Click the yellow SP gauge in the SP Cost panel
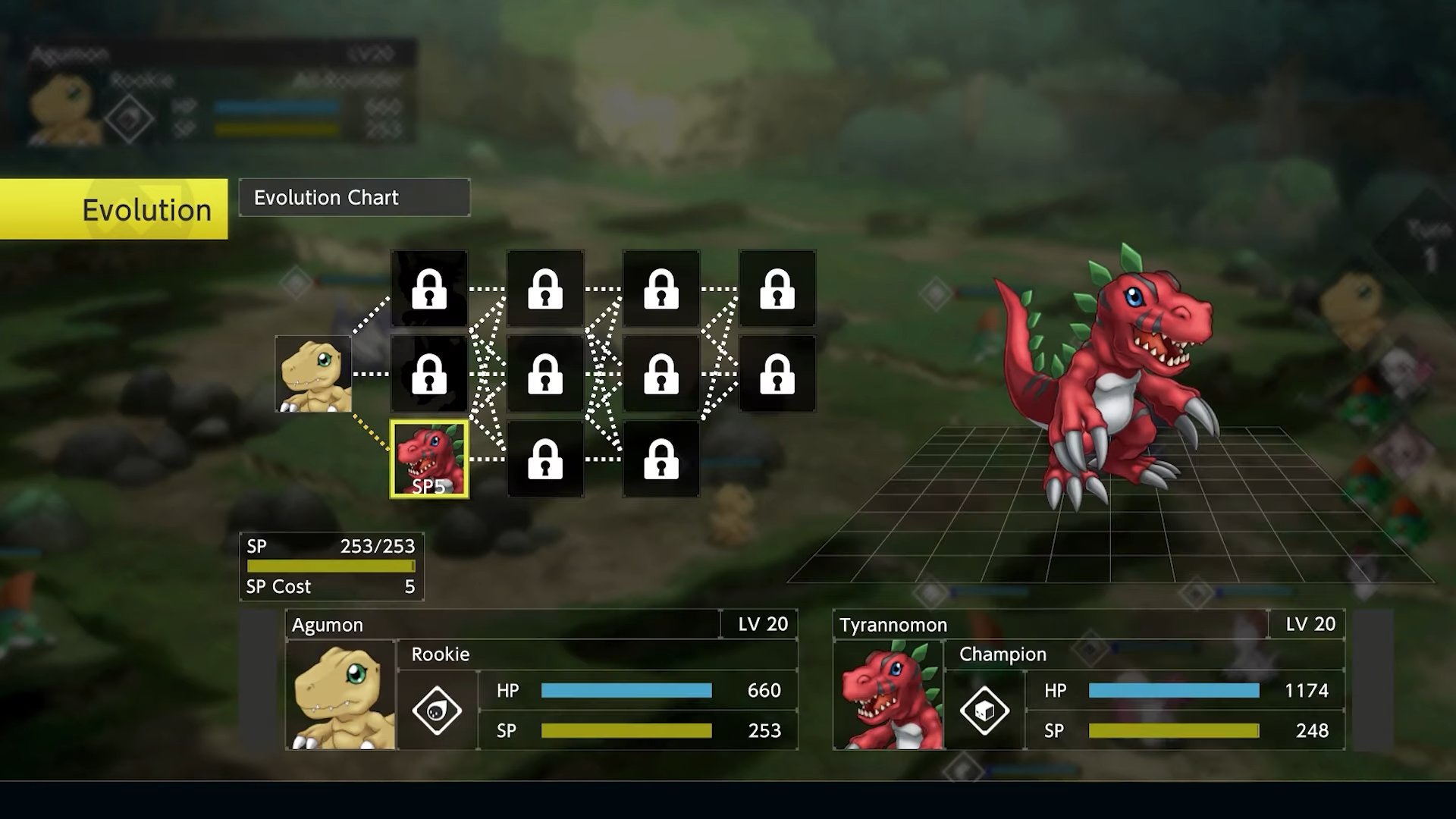Screen dimensions: 1456x819 tap(329, 566)
